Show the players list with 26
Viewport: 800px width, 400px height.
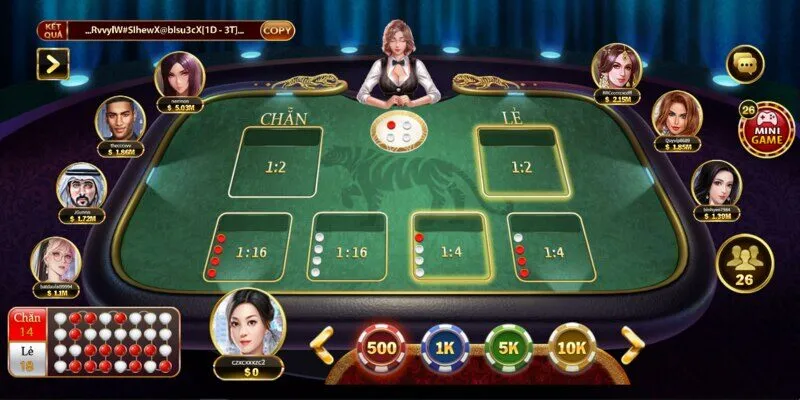click(744, 264)
